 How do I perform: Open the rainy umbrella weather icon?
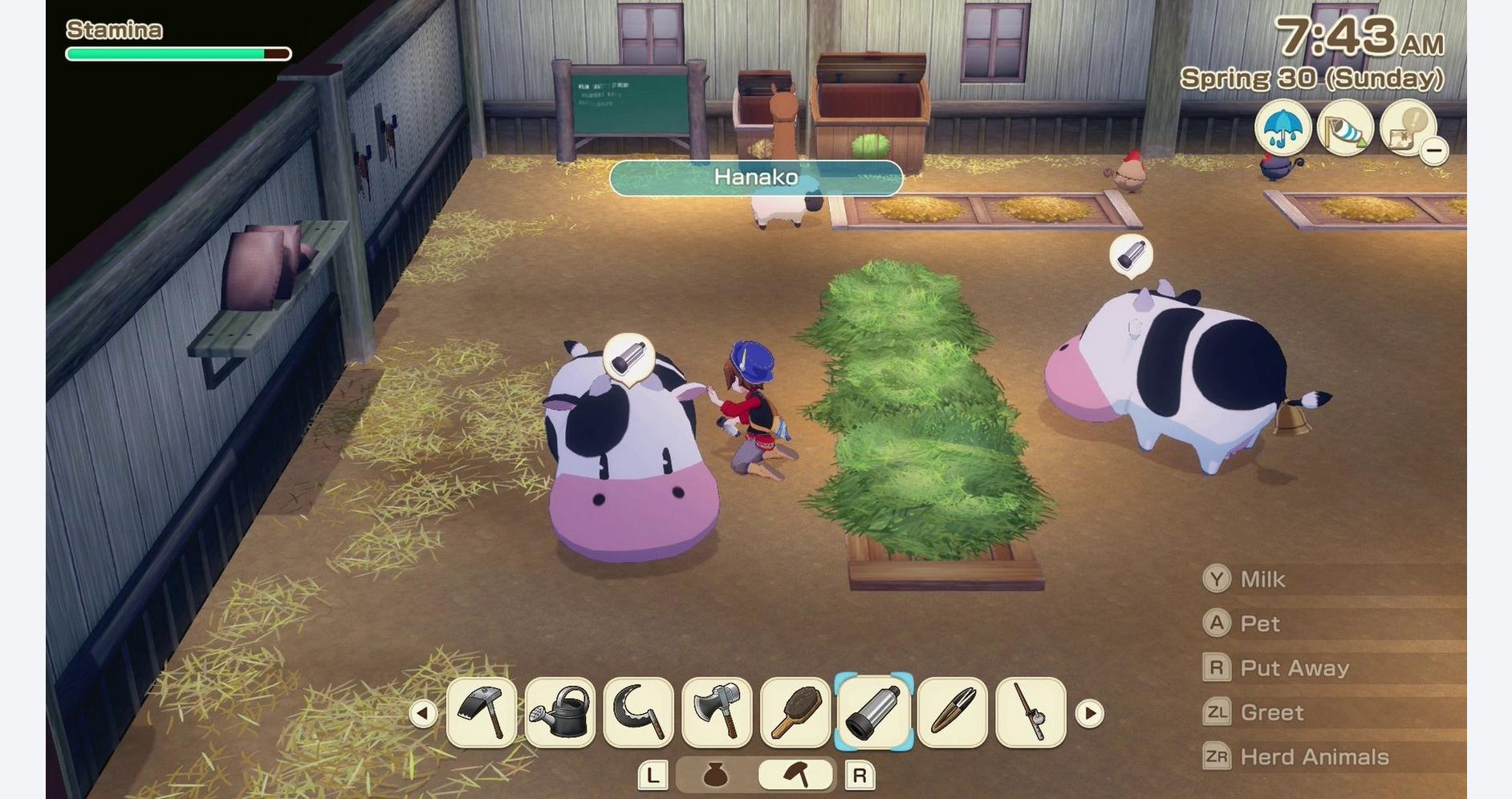[1283, 127]
